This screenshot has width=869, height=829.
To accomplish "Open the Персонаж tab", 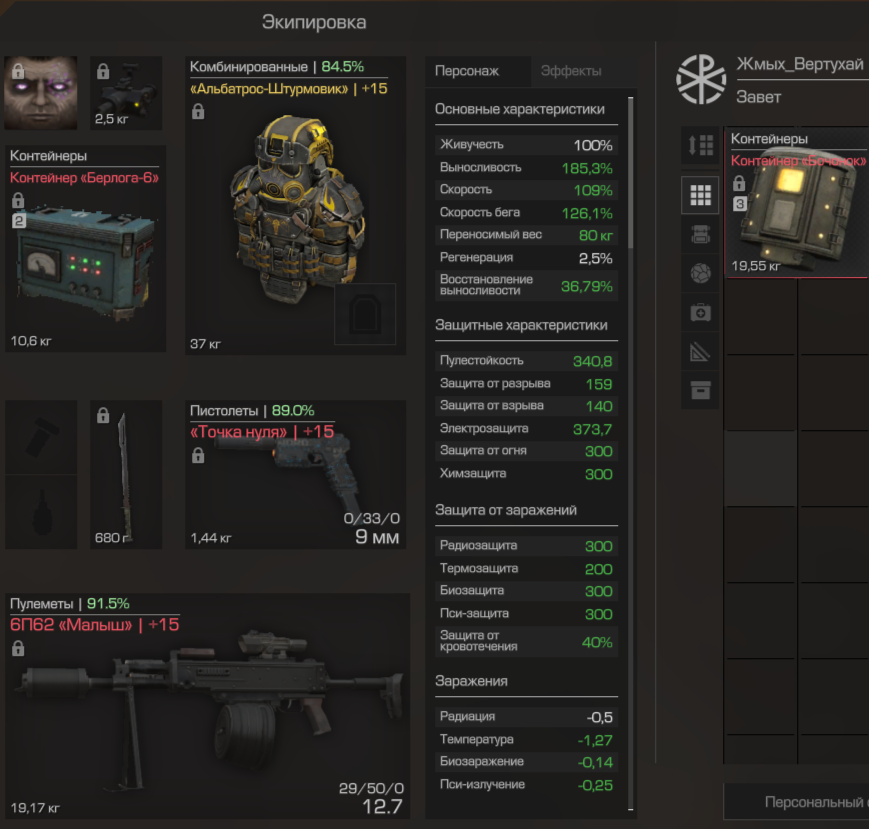I will point(467,71).
